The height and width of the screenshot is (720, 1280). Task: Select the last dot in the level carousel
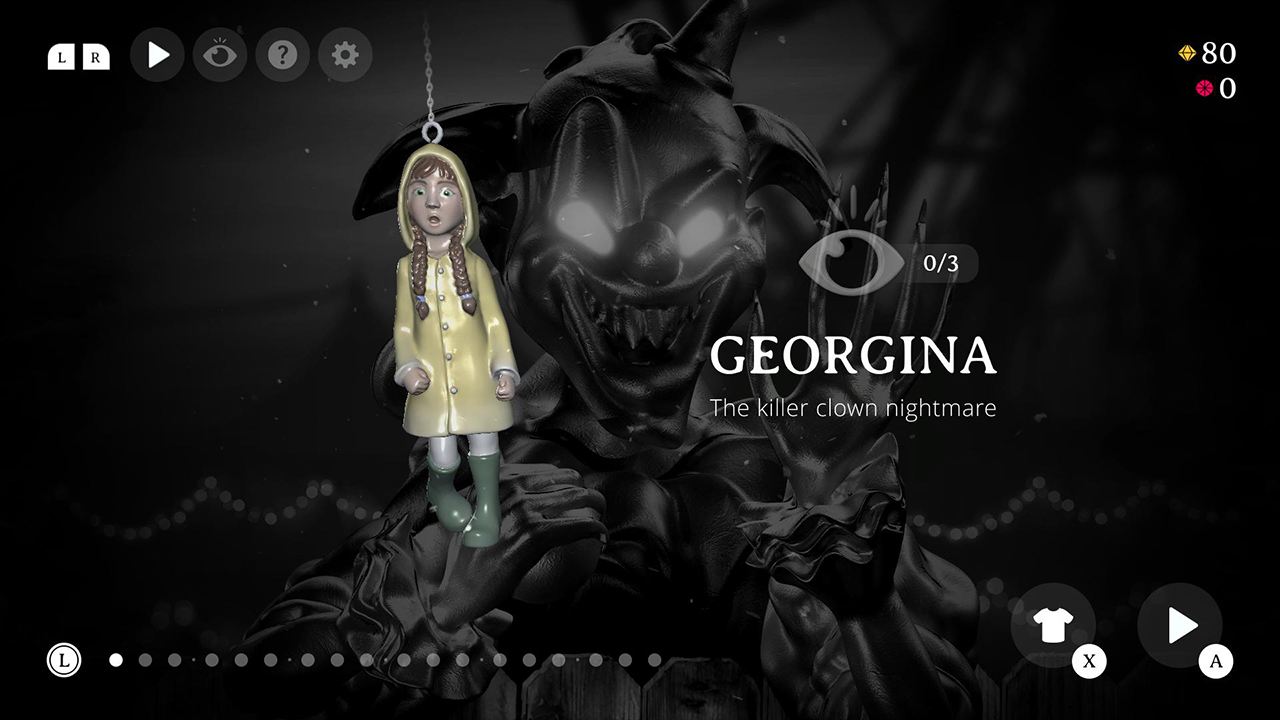tap(655, 660)
